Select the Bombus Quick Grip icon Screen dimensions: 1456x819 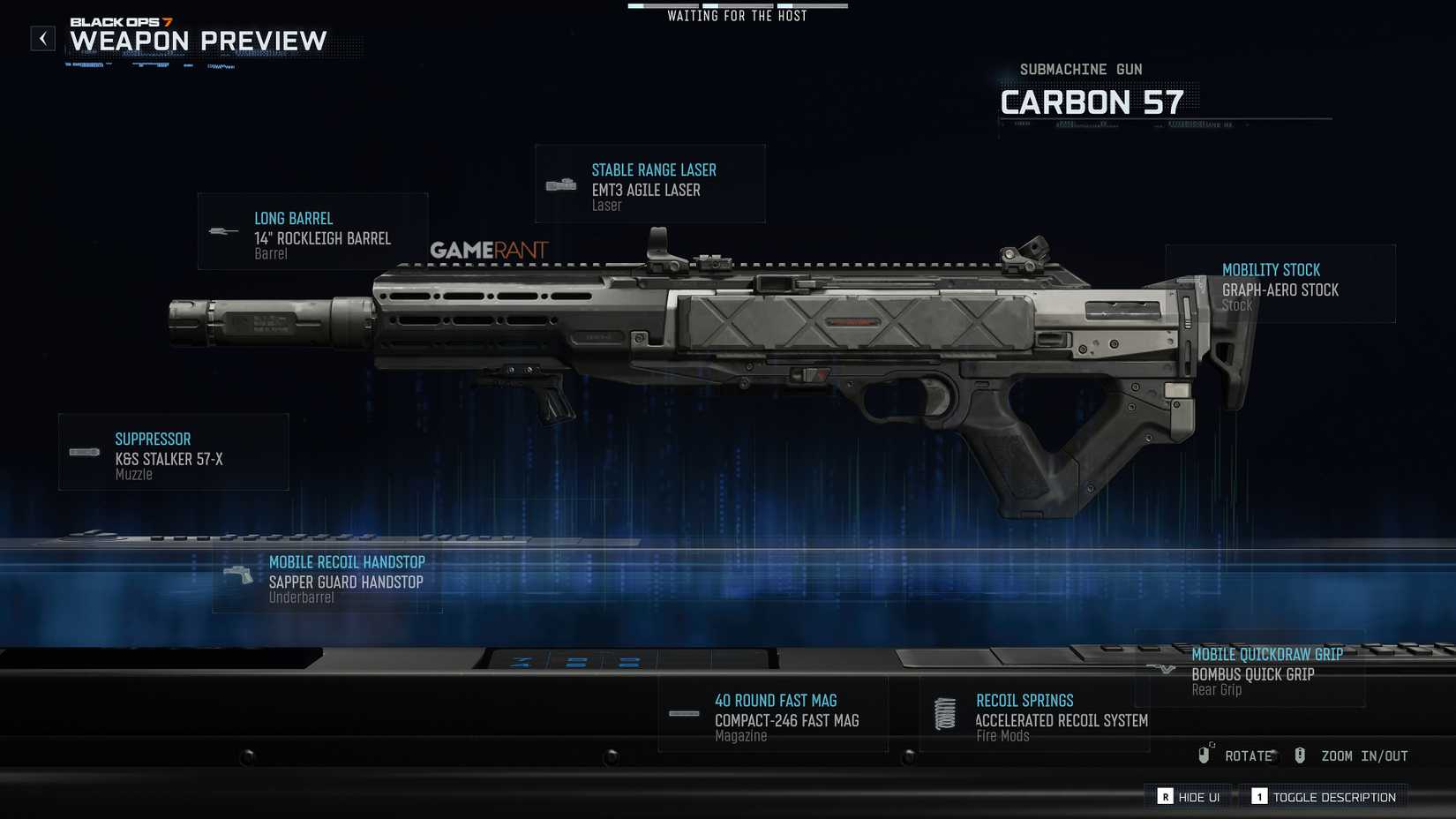1161,668
